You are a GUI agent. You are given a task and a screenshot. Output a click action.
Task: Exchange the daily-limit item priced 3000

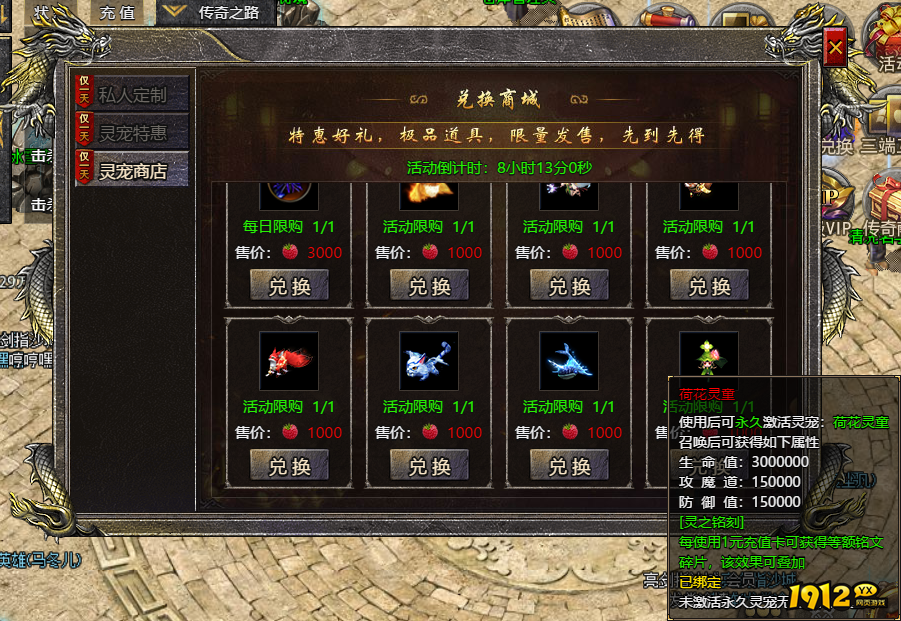(x=289, y=286)
